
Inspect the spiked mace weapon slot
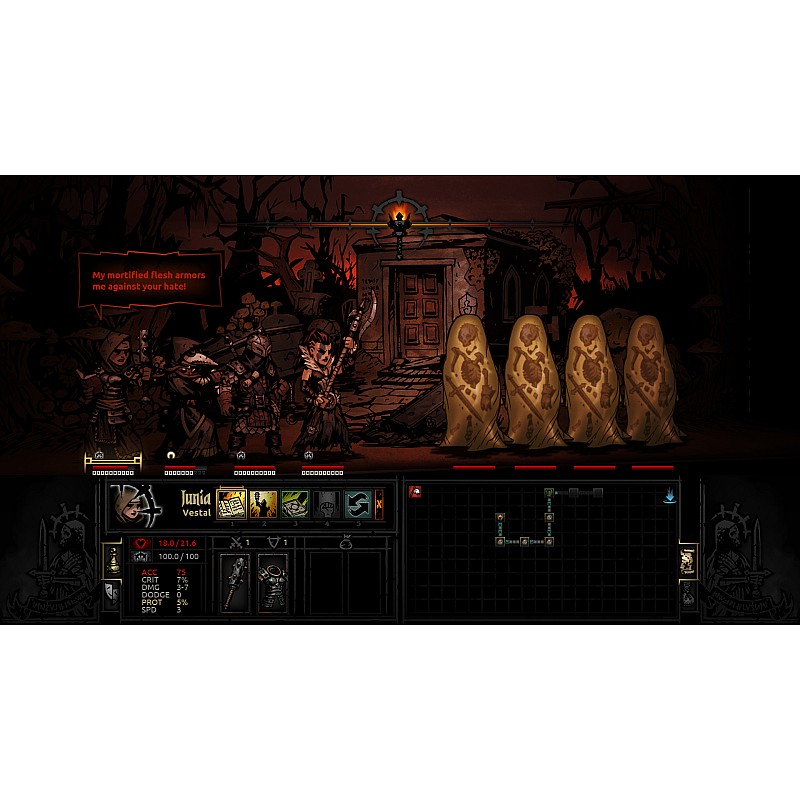(x=238, y=581)
